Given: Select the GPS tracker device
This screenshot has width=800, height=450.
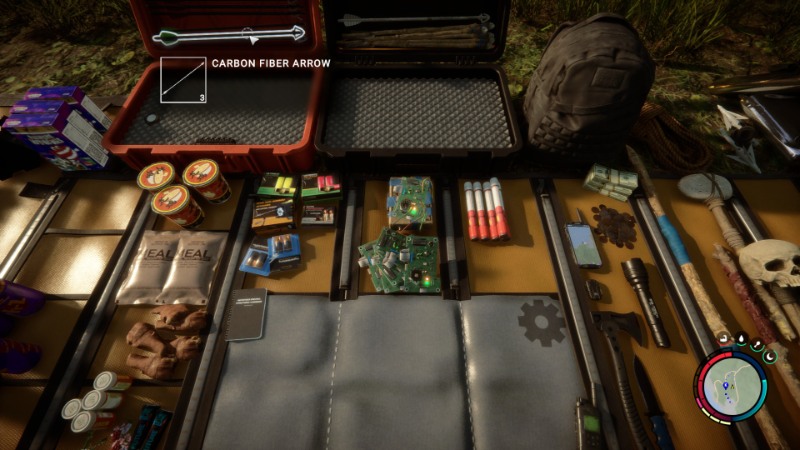Looking at the screenshot, I should pyautogui.click(x=584, y=243).
